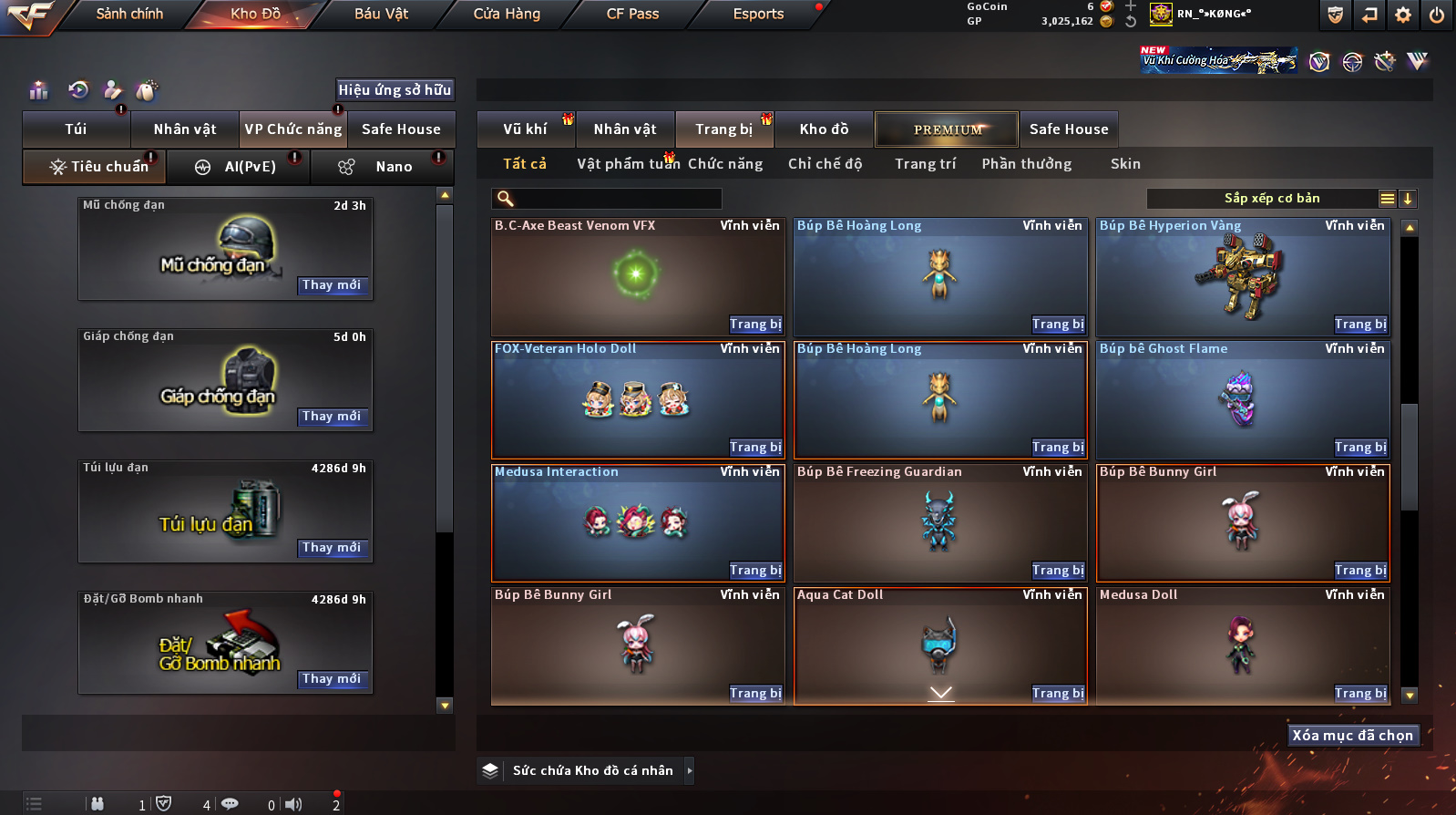Open the Sắp xếp cơ bản sort dropdown
1456x815 pixels.
pos(1272,199)
